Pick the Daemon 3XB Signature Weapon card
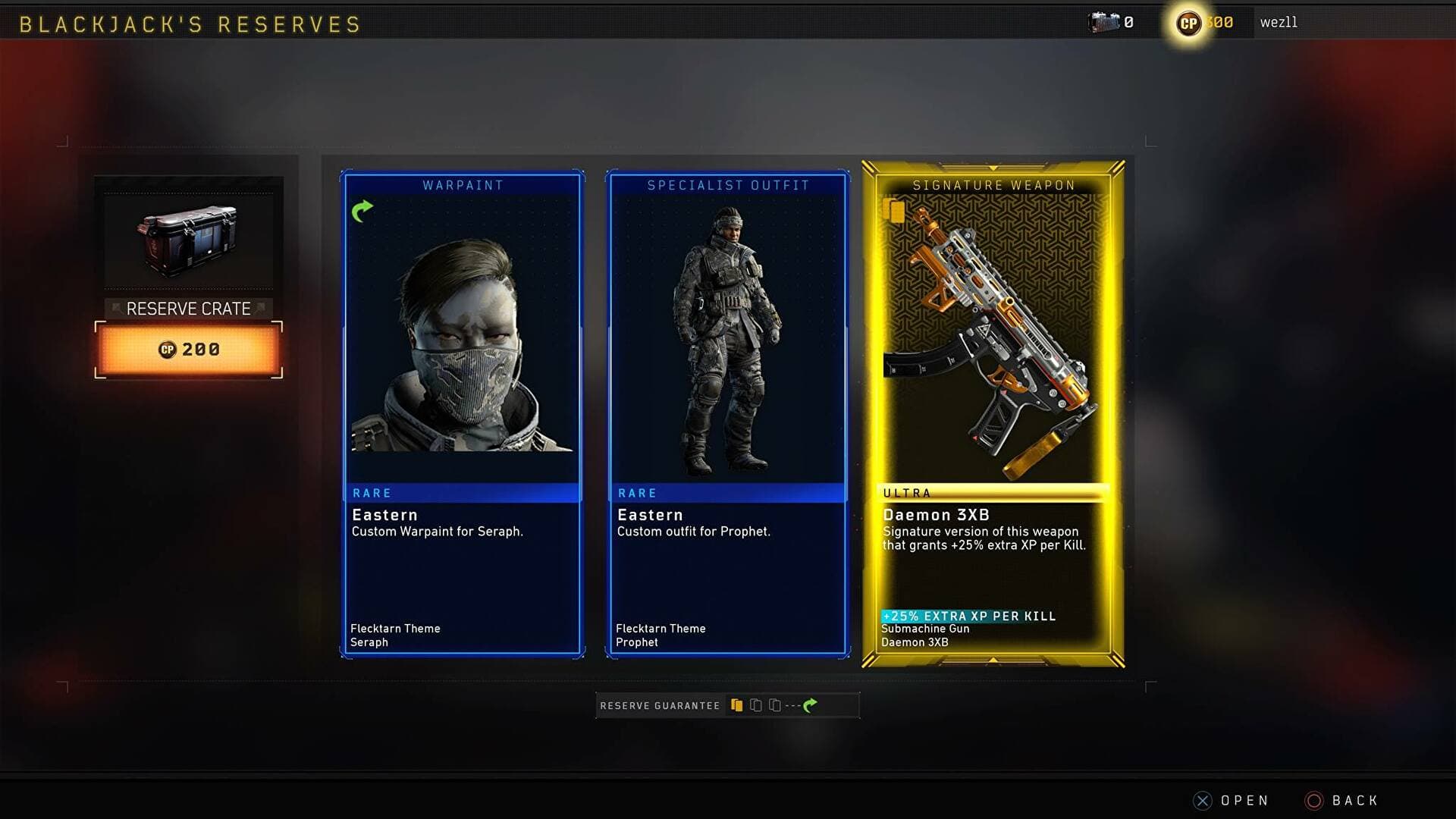 coord(993,413)
